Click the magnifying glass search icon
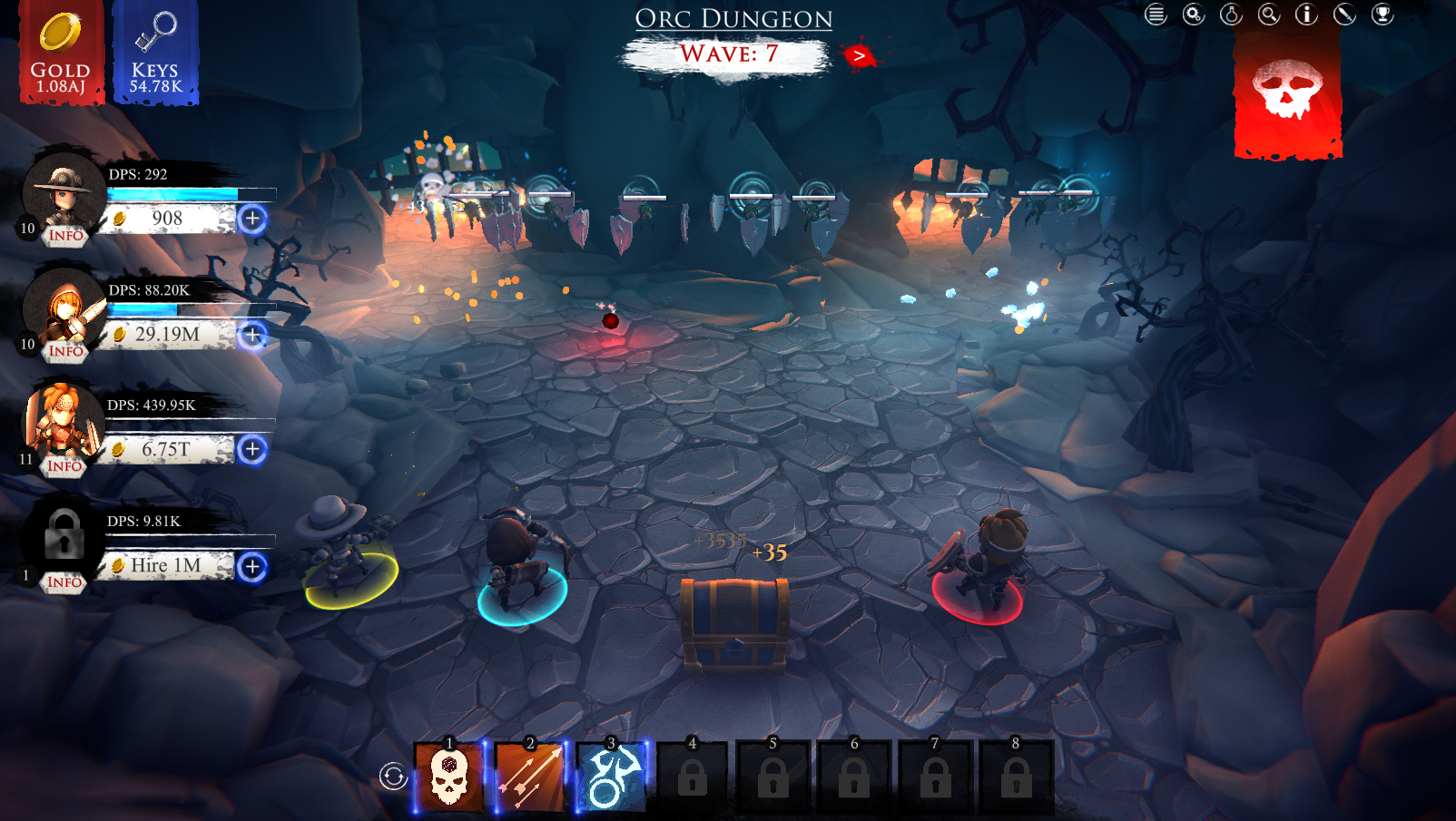 pyautogui.click(x=1269, y=15)
